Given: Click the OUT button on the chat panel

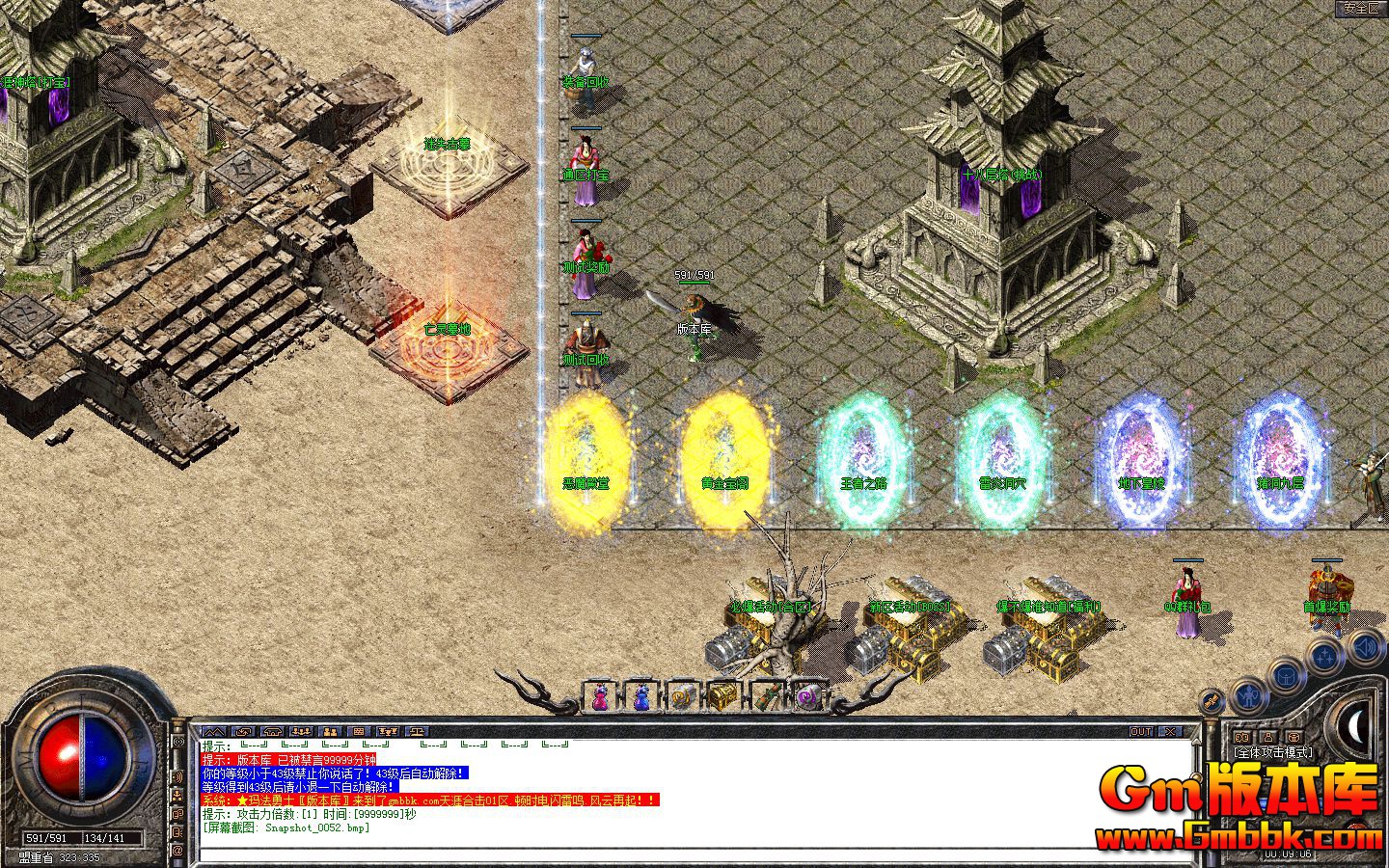Looking at the screenshot, I should 1142,730.
